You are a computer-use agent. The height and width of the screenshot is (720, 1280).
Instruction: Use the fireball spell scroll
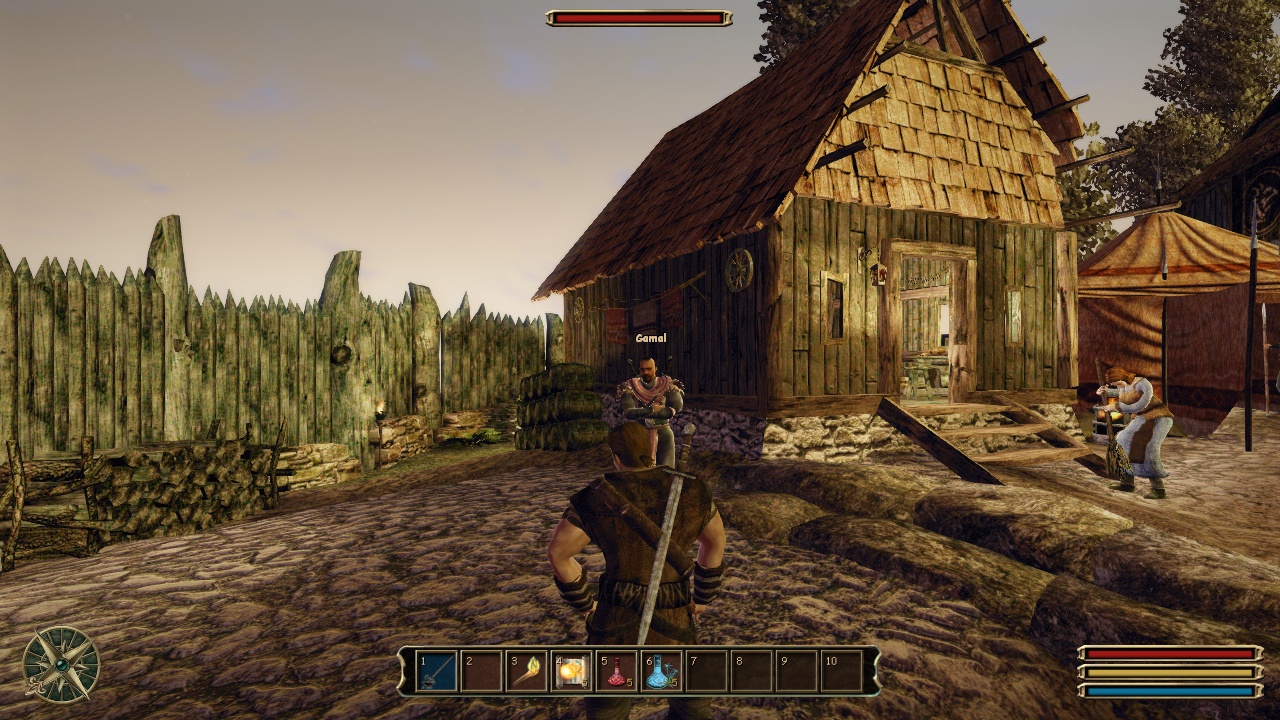[572, 671]
